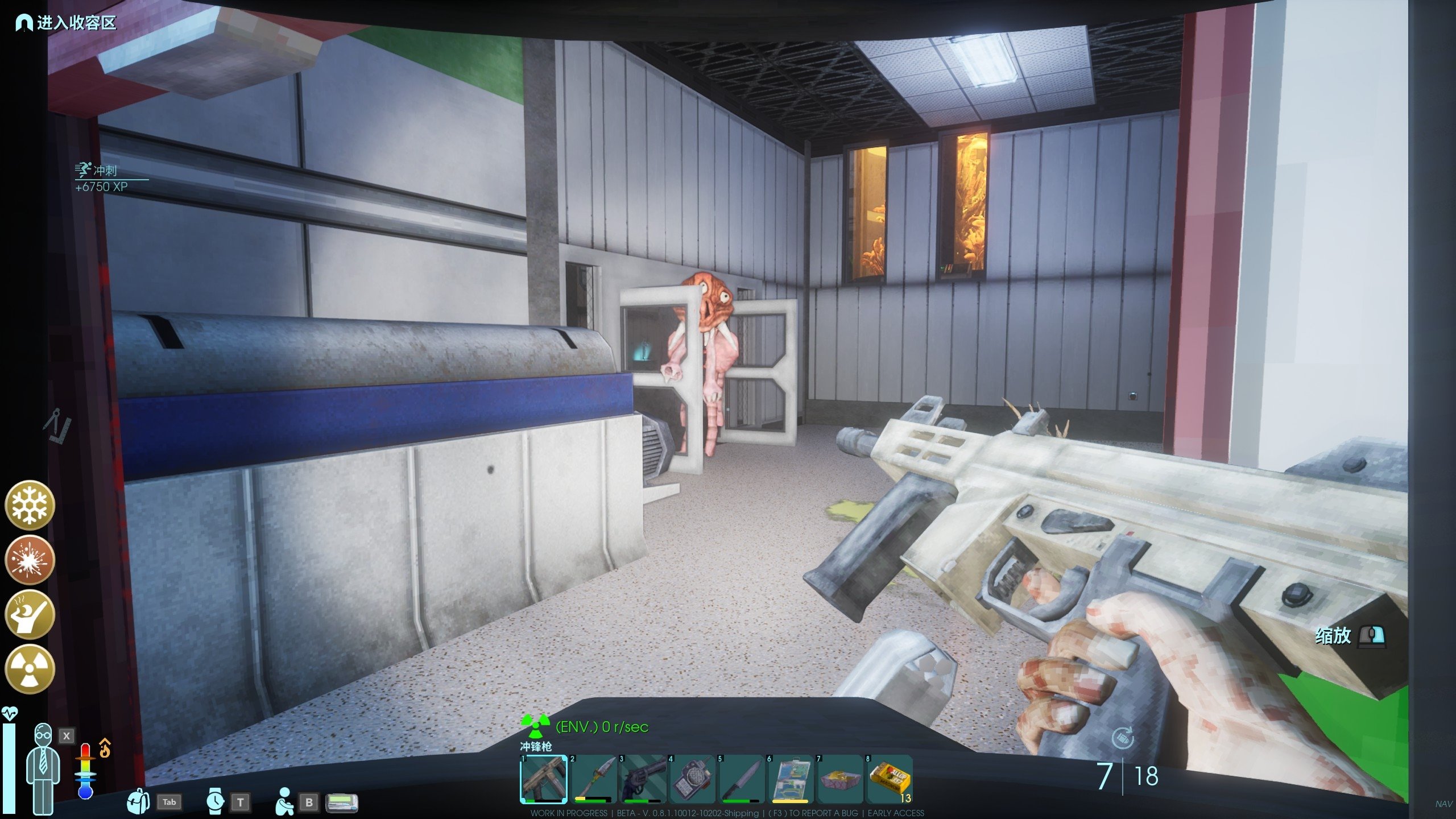Equip the spear in hotbar slot two
1456x819 pixels.
pyautogui.click(x=593, y=779)
